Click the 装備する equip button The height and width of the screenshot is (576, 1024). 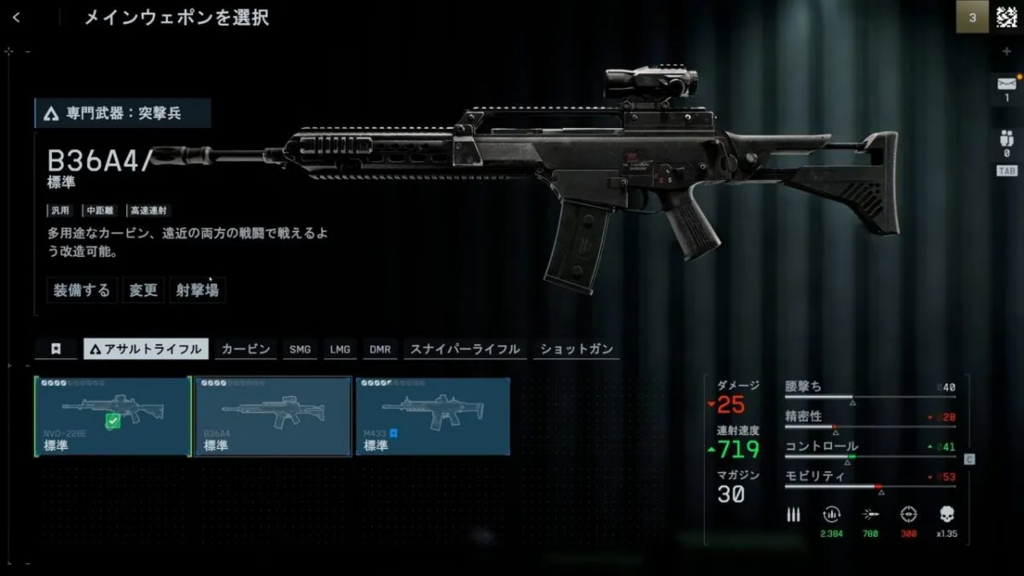click(82, 290)
